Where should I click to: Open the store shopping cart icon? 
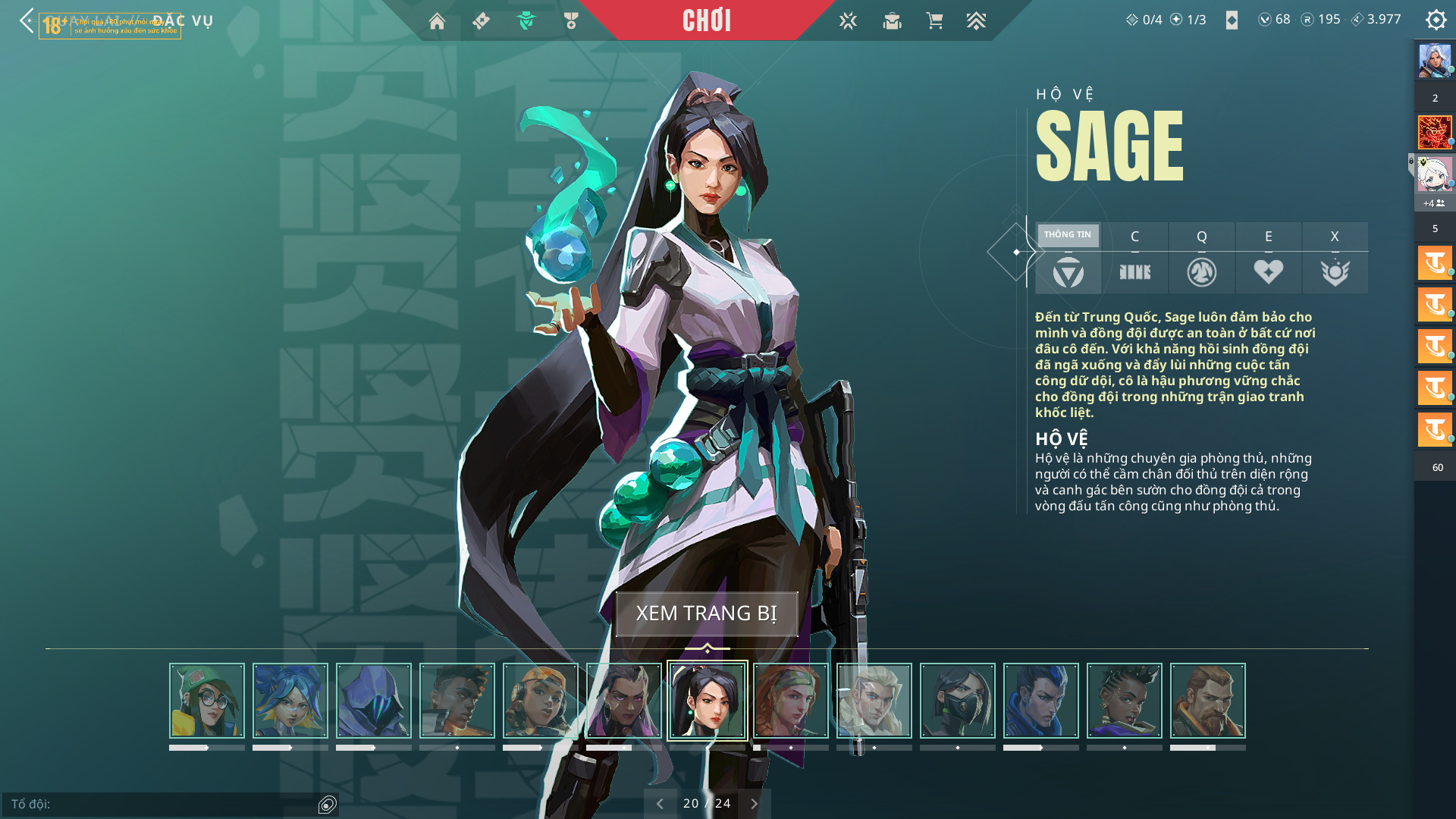pos(934,21)
